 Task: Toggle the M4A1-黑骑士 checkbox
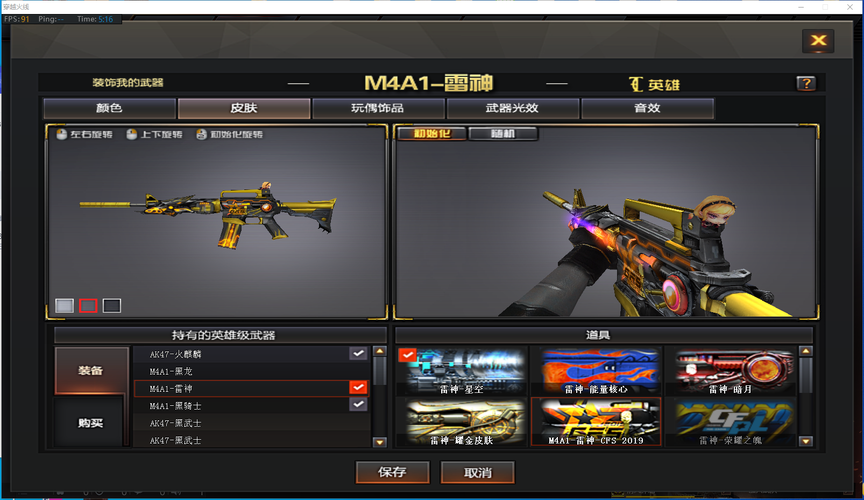click(x=358, y=404)
